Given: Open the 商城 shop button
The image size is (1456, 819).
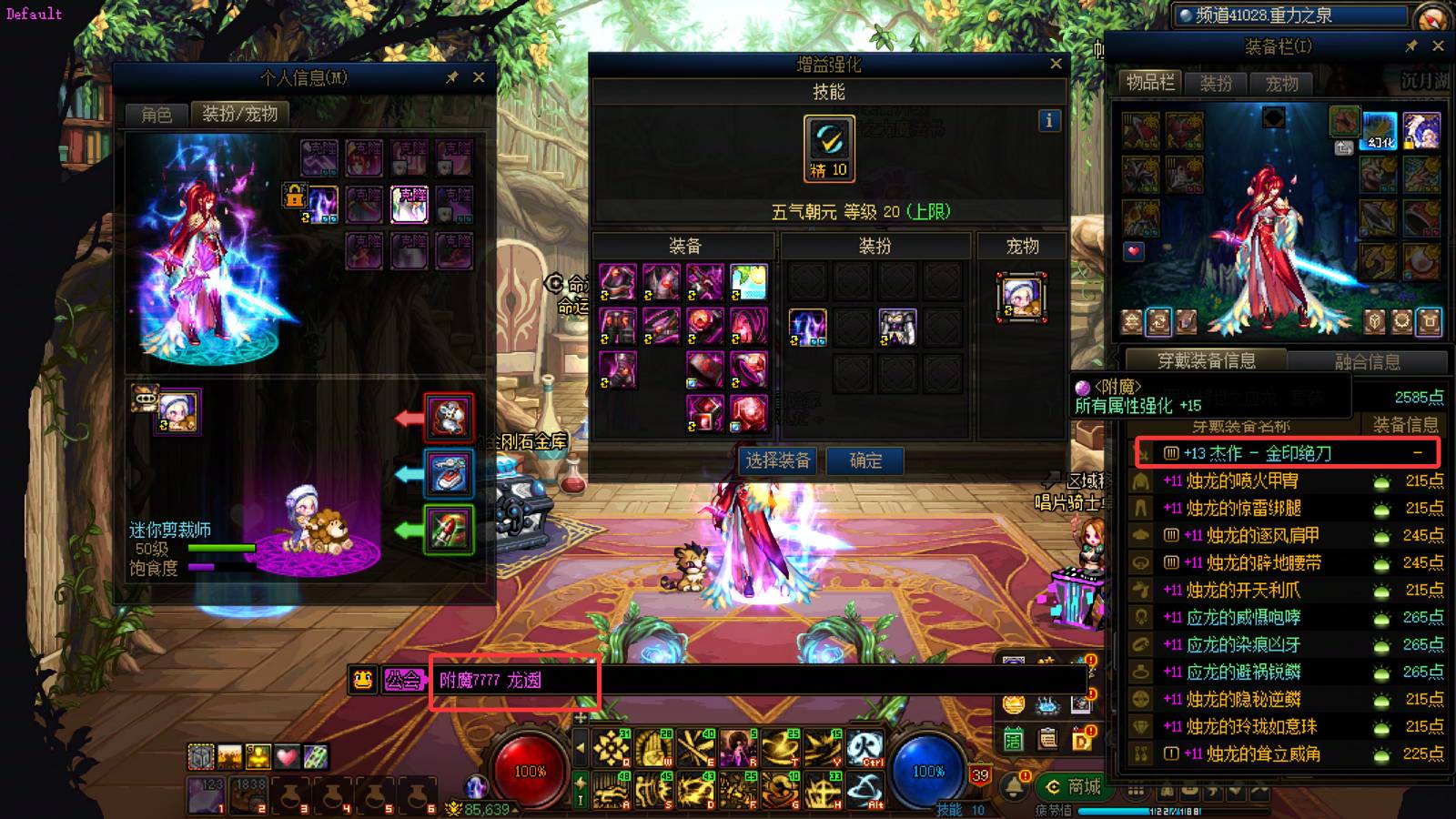Looking at the screenshot, I should pos(1074,786).
